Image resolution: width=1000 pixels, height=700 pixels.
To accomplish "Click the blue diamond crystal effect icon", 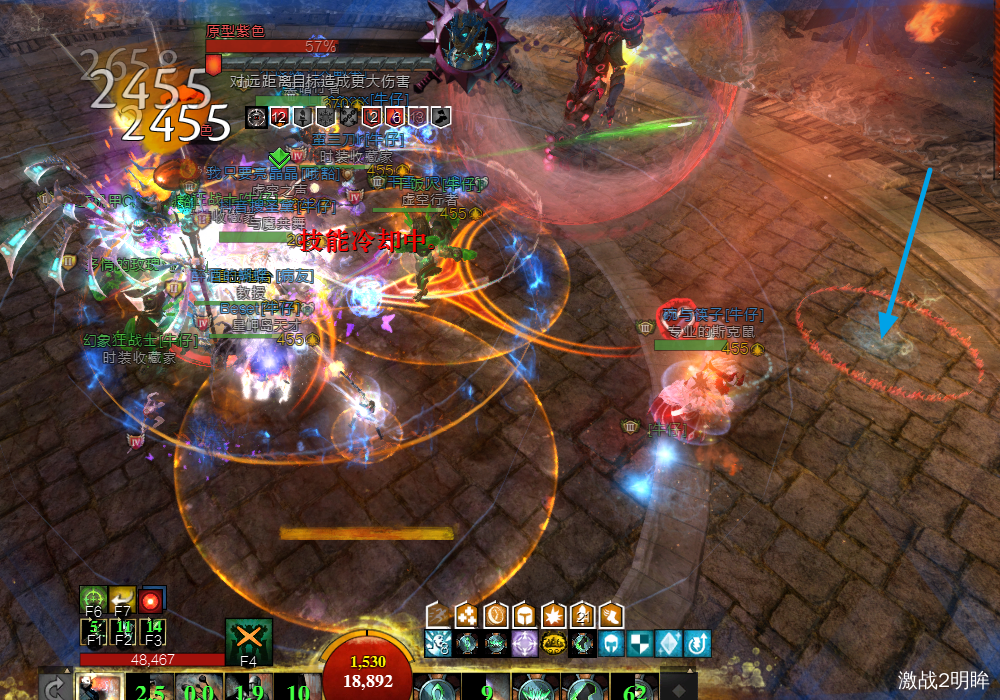I will click(669, 643).
